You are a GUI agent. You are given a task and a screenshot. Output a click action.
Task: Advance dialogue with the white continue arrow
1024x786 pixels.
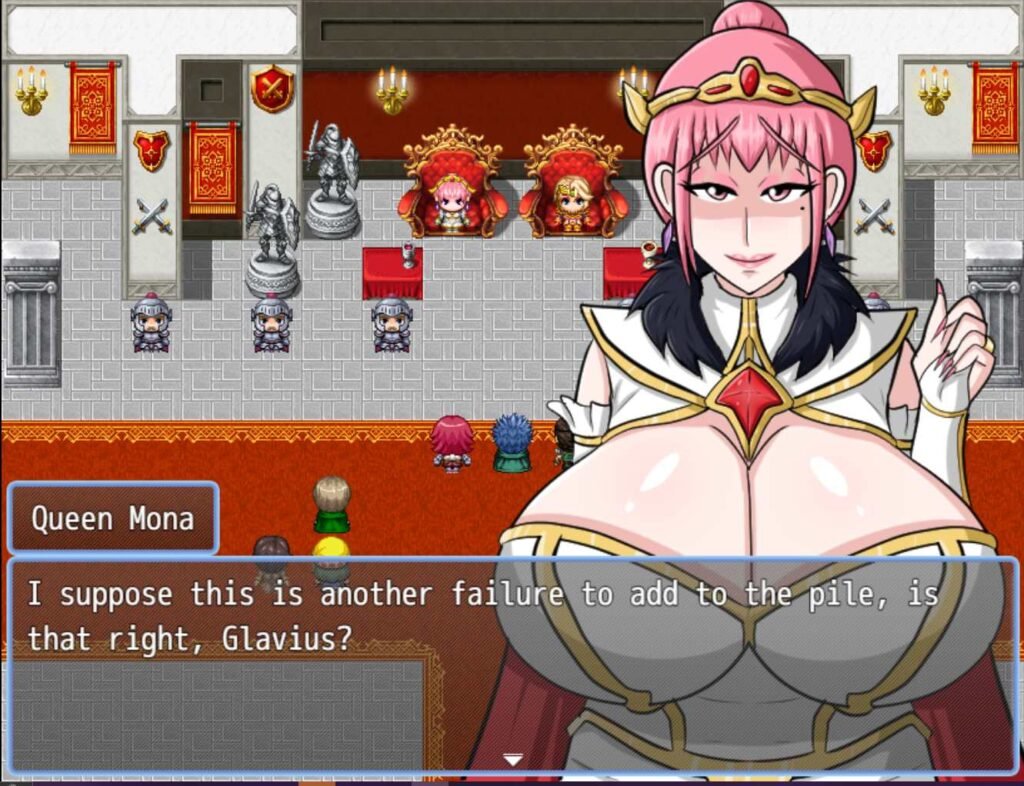tap(512, 760)
